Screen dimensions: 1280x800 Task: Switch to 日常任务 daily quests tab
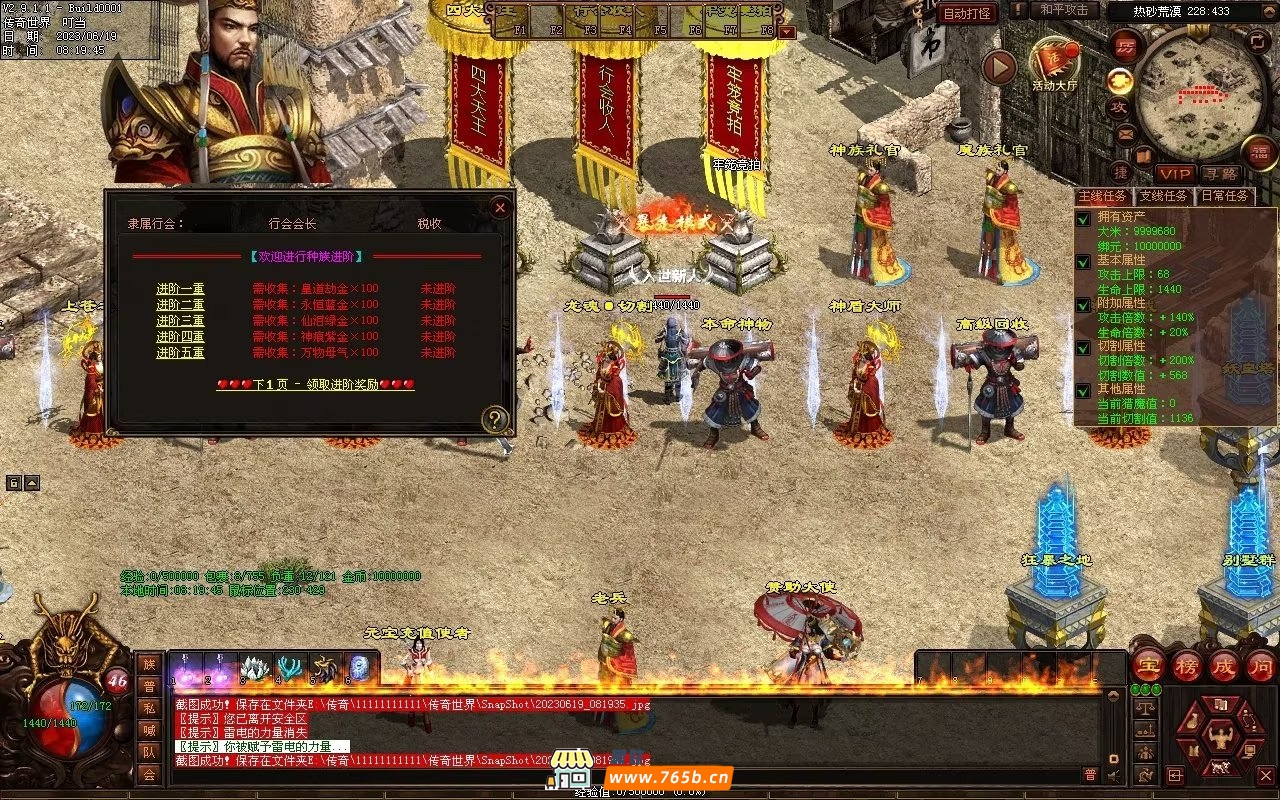pos(1225,196)
